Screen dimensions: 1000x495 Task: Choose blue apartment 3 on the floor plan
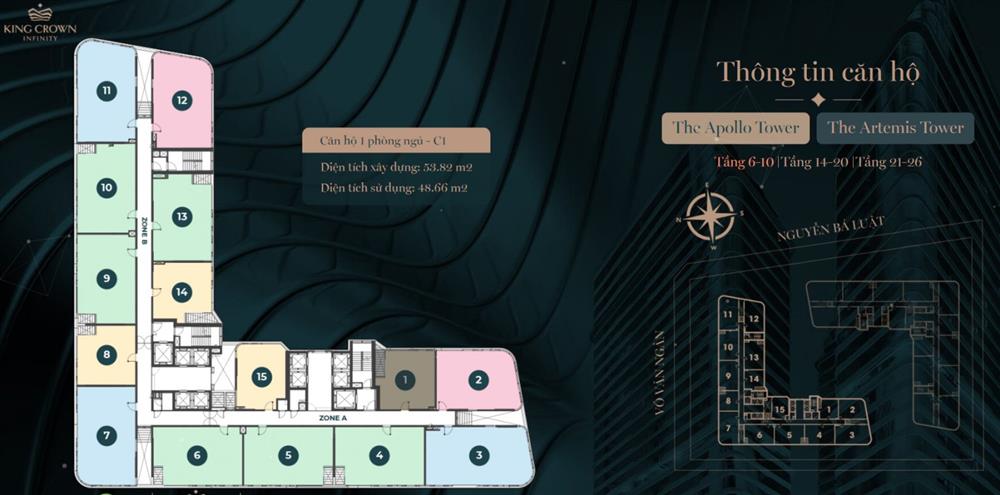tap(479, 455)
